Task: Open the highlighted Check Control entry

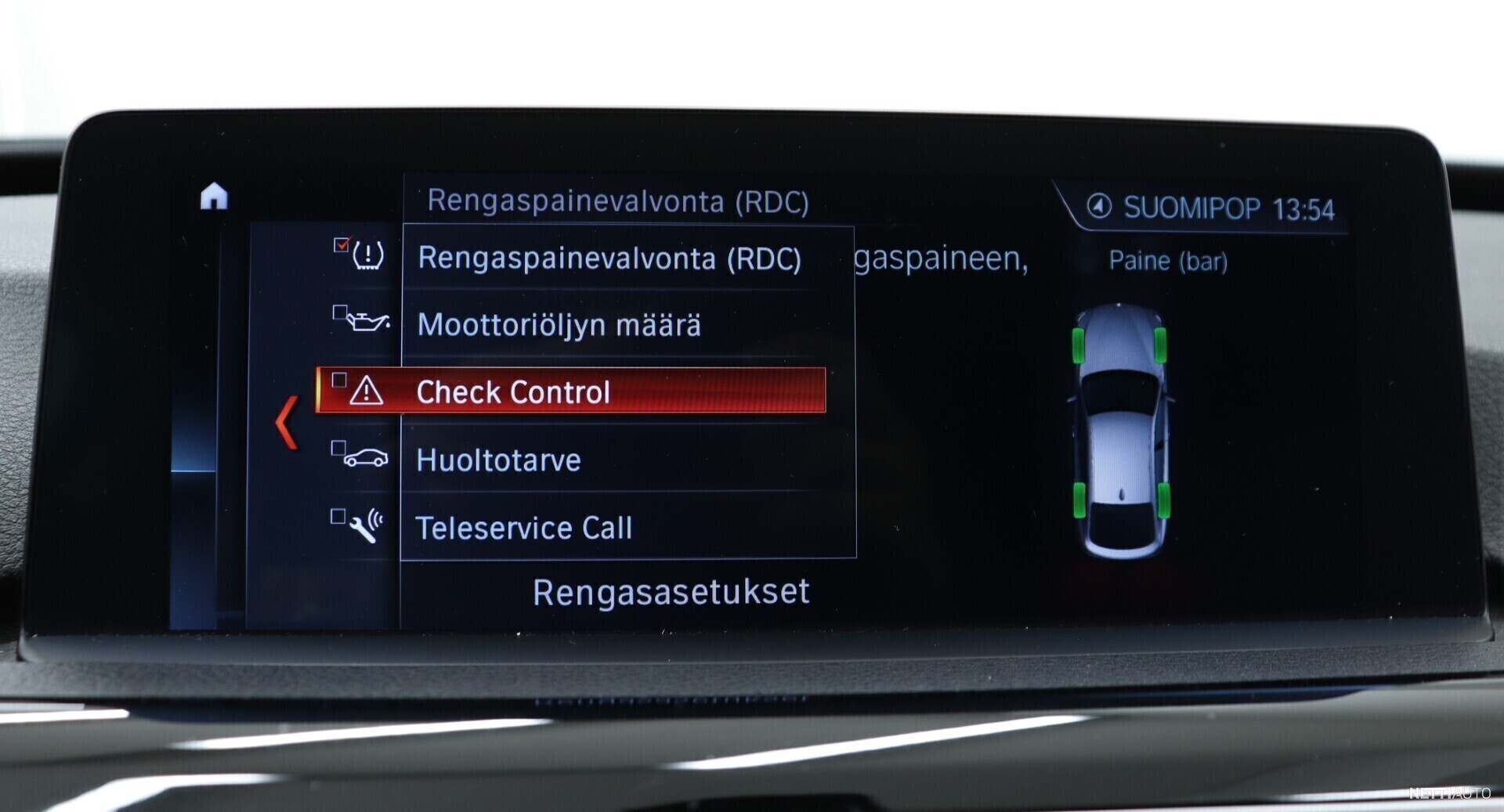Action: tap(570, 391)
